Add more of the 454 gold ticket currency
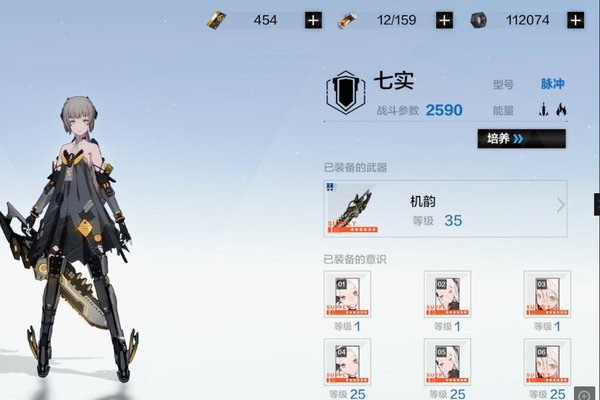 314,20
